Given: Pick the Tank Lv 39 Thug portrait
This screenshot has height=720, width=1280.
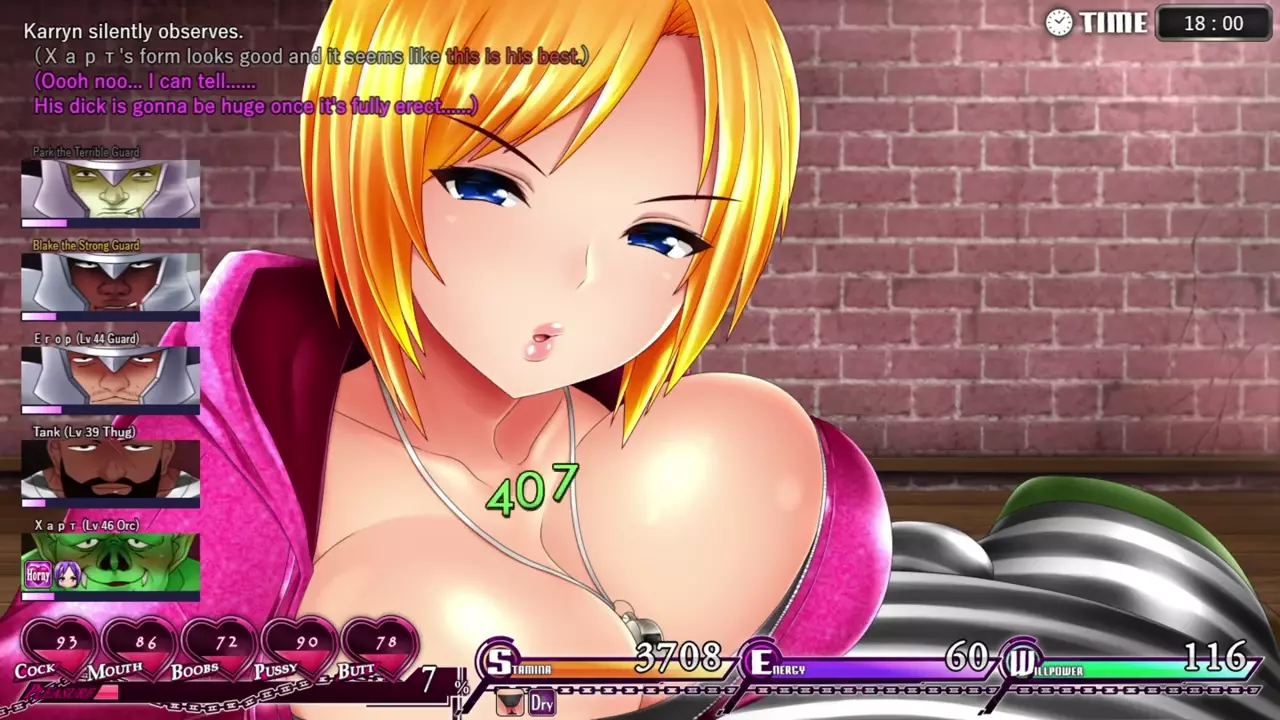Looking at the screenshot, I should 110,469.
